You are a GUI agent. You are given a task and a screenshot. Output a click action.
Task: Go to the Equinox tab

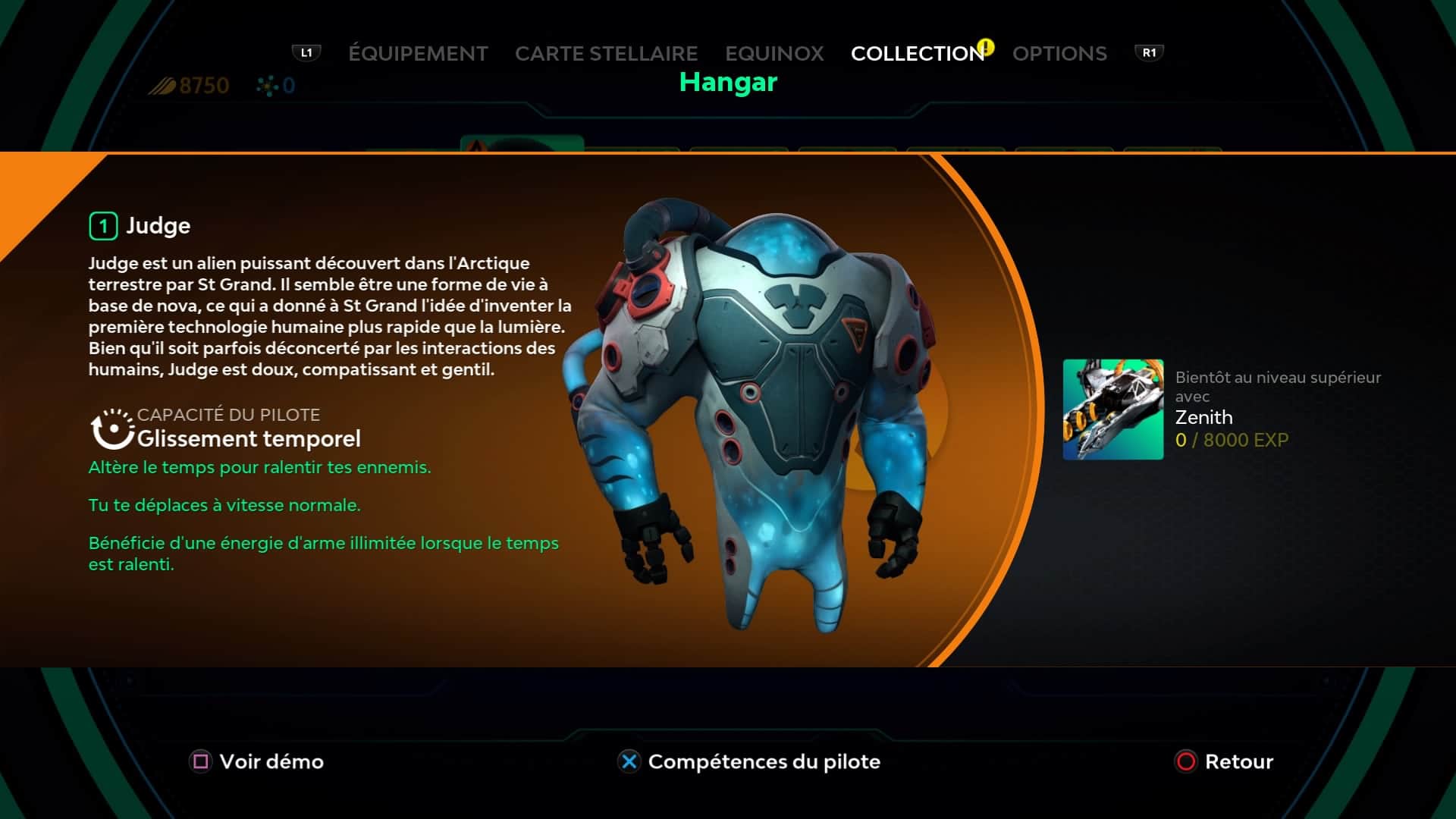774,54
